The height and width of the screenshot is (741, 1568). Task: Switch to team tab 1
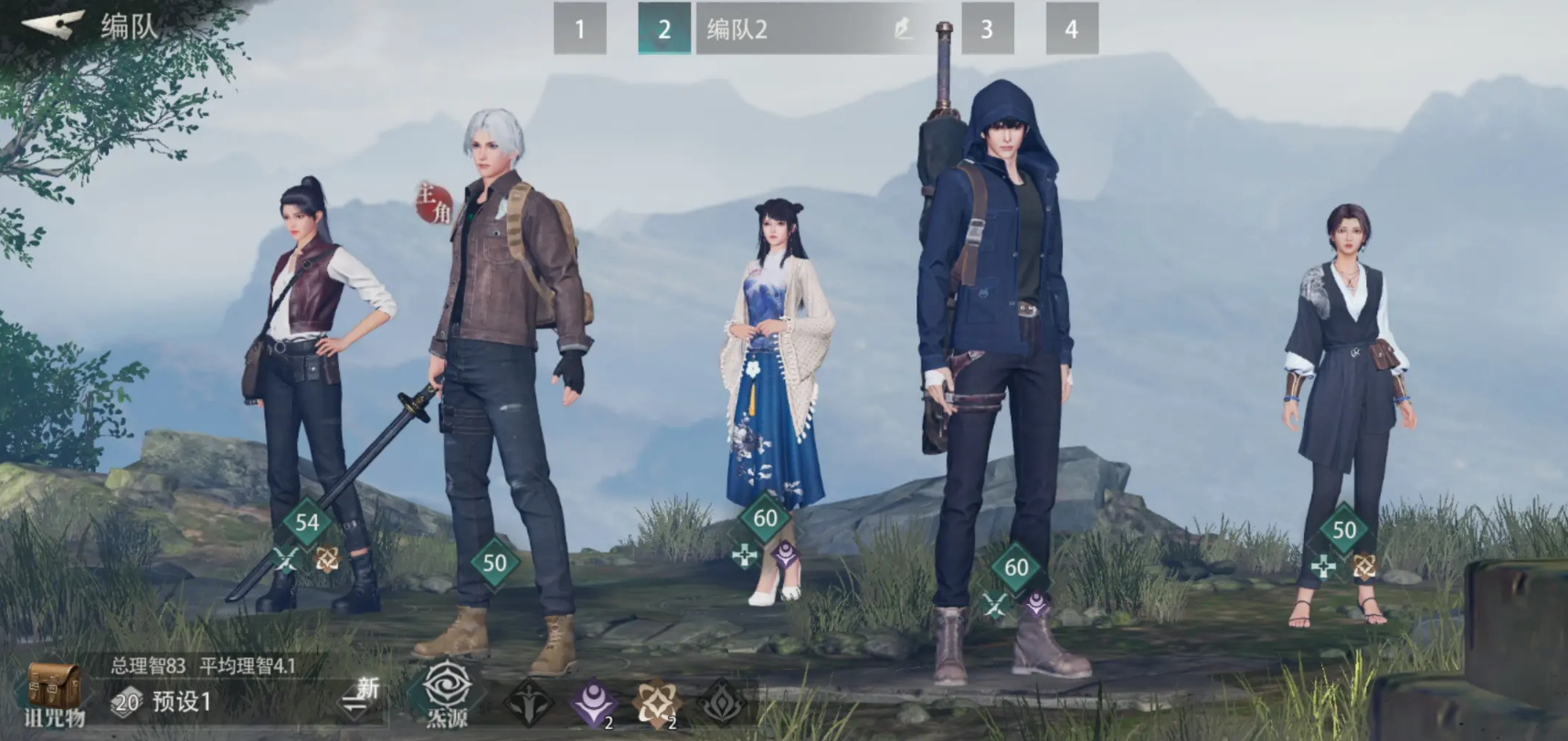pos(579,29)
